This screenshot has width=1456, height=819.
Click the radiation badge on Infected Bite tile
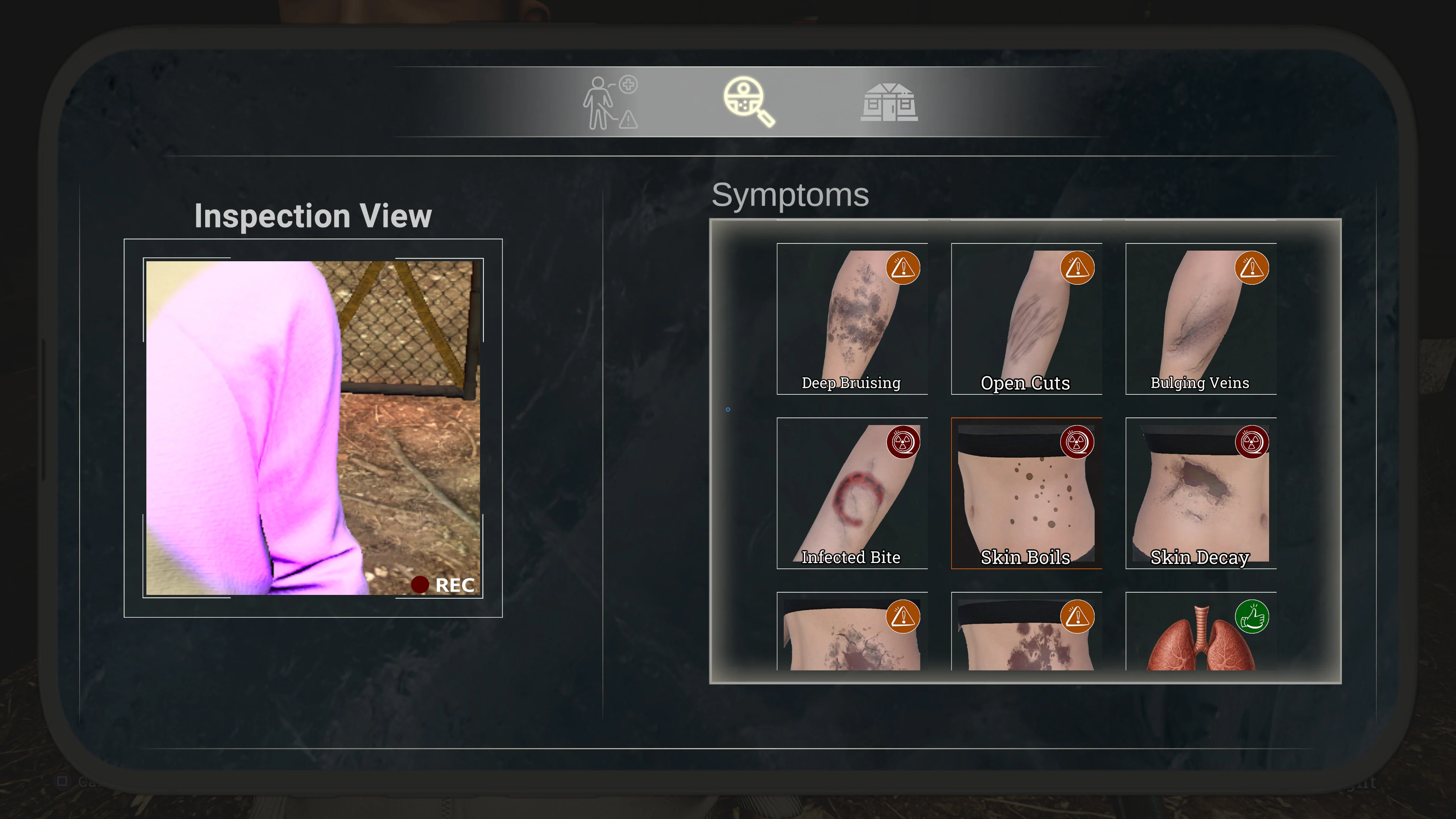pos(904,442)
